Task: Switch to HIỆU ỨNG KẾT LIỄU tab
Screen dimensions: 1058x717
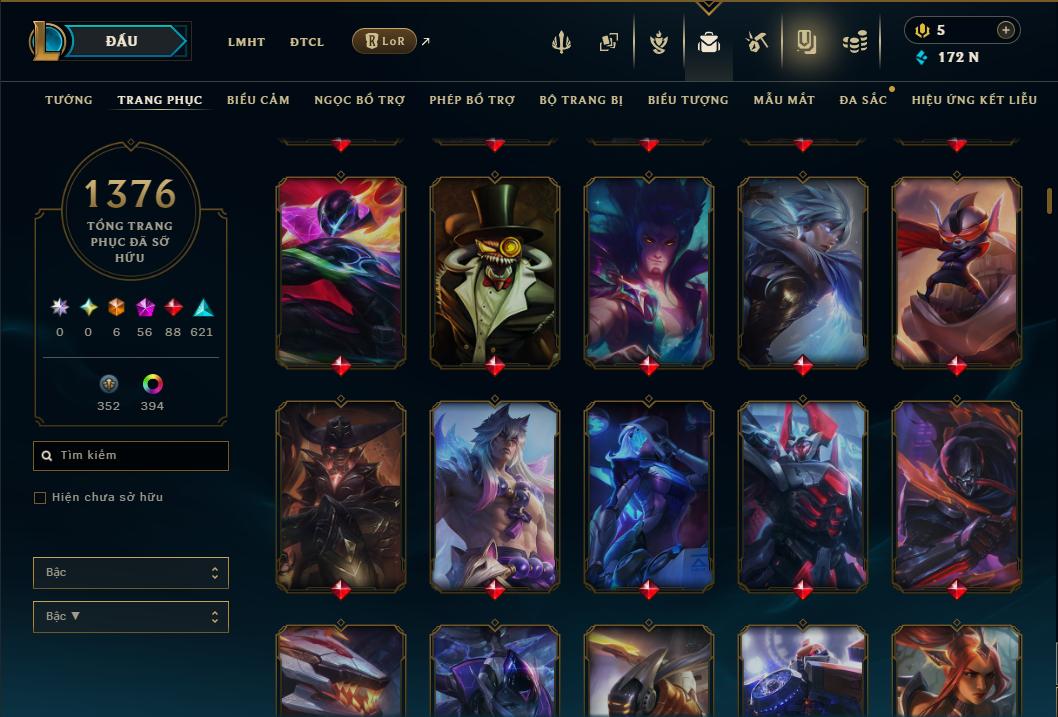Action: pyautogui.click(x=974, y=100)
